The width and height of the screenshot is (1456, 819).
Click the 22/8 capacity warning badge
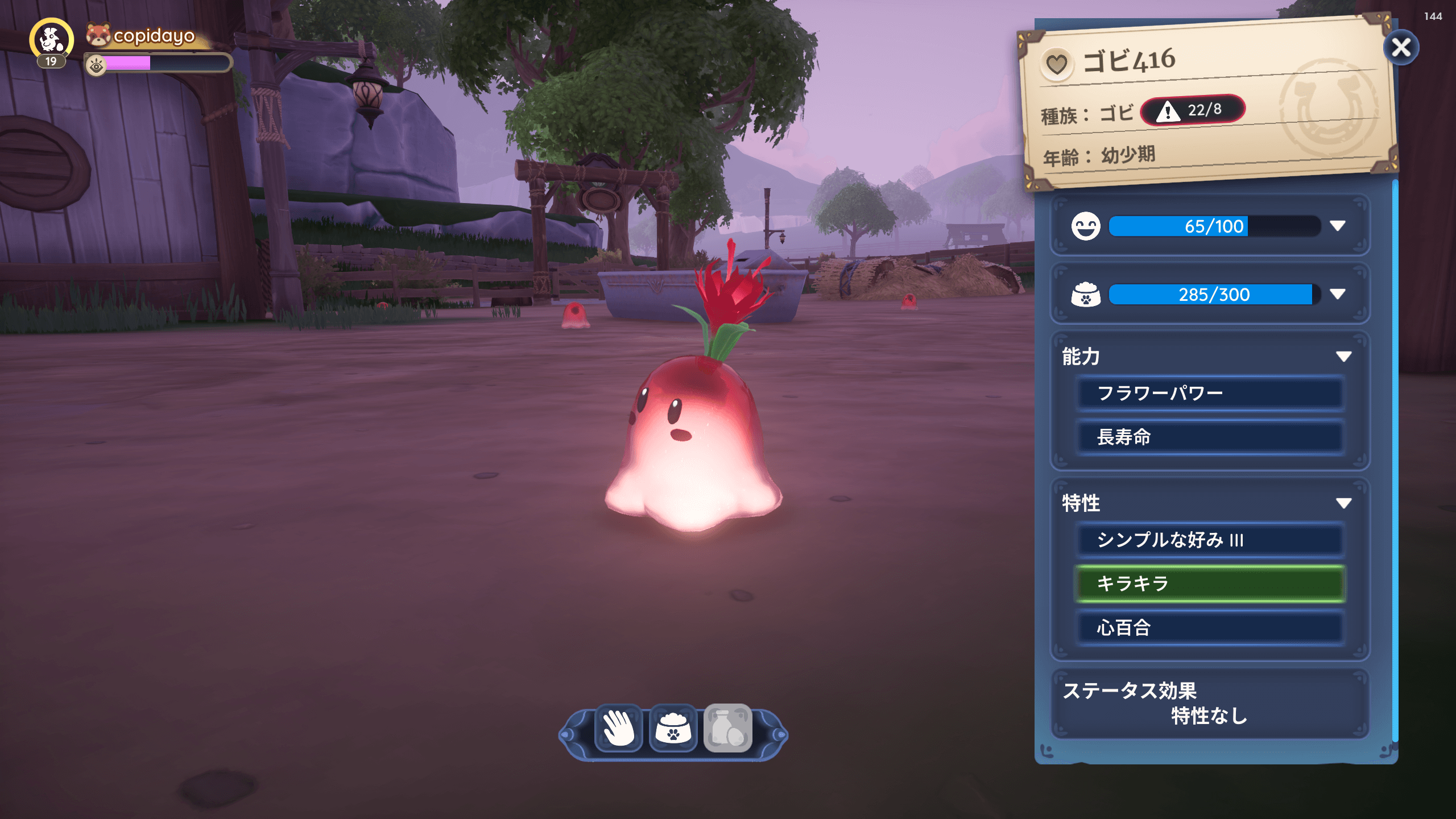click(1193, 110)
